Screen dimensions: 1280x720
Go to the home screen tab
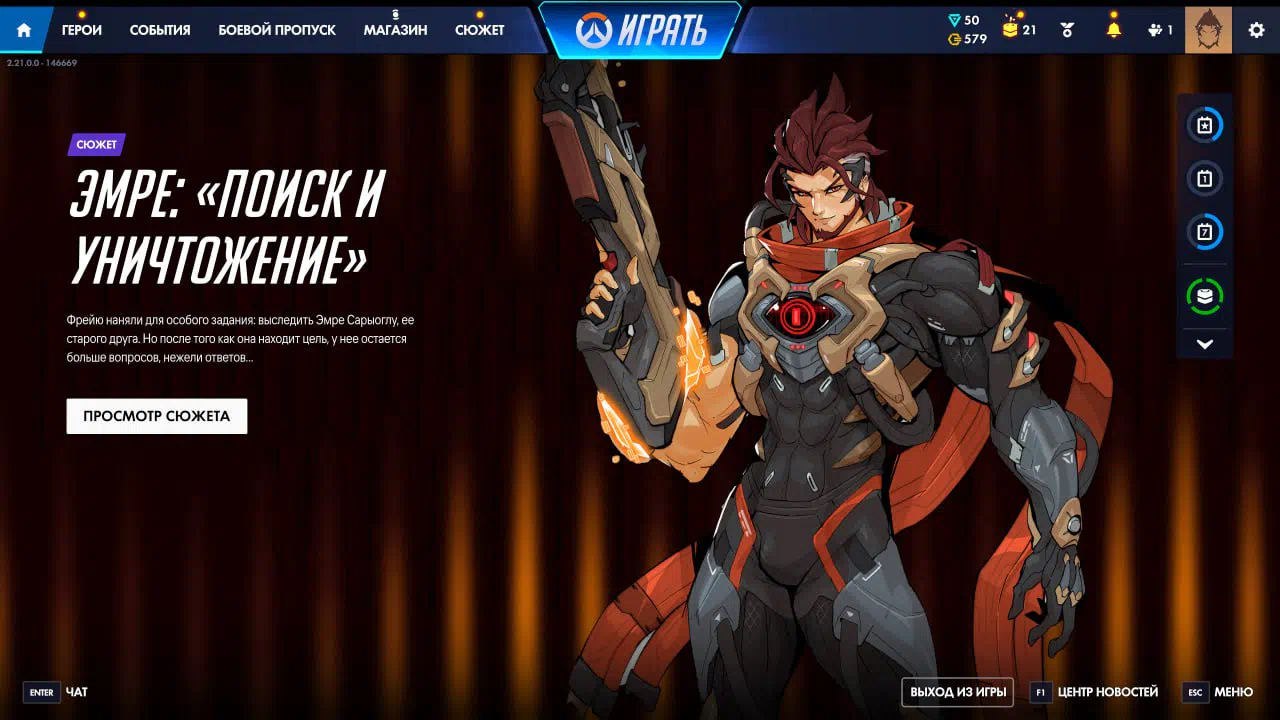coord(24,30)
